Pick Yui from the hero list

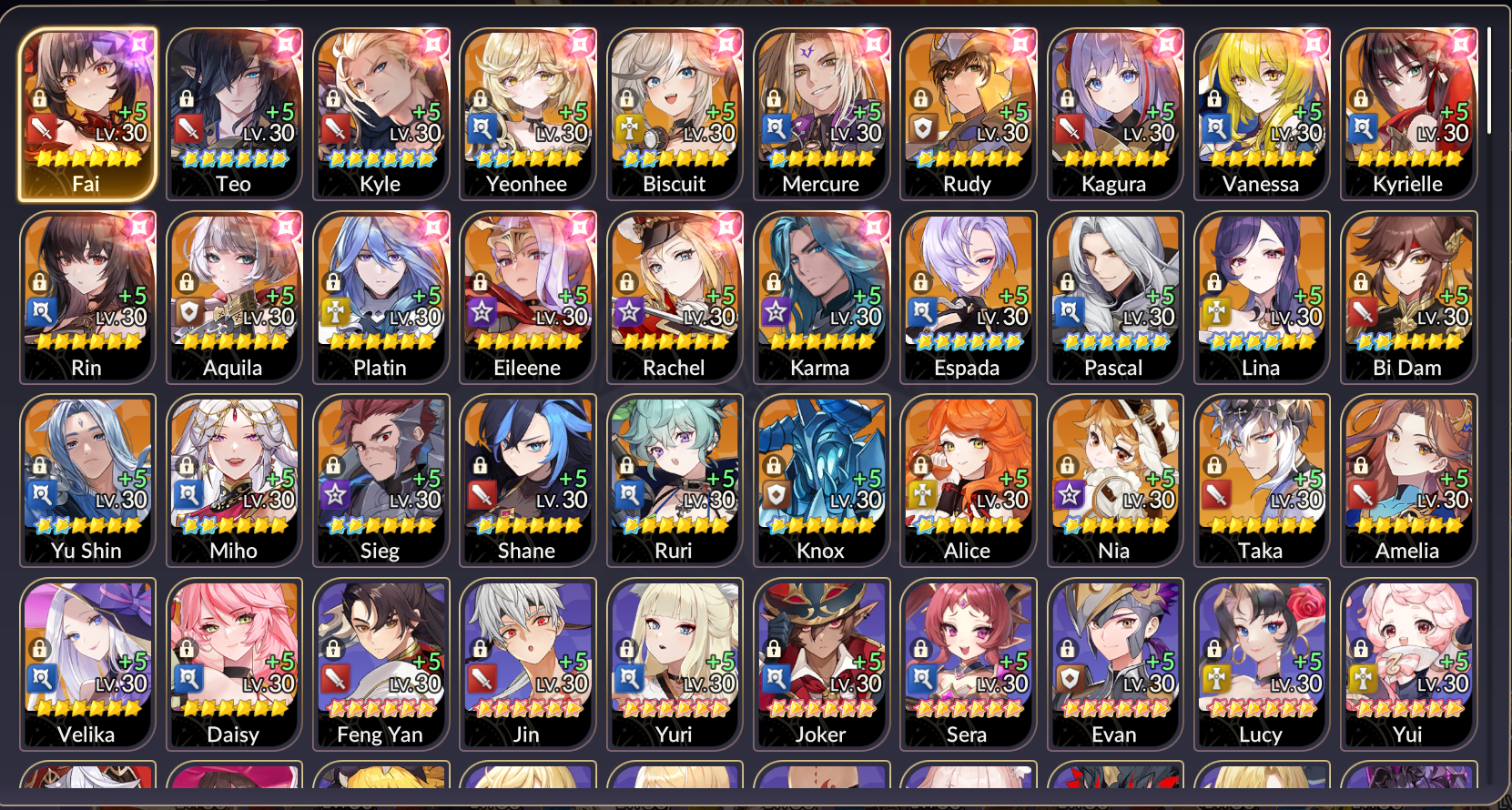click(x=1407, y=663)
